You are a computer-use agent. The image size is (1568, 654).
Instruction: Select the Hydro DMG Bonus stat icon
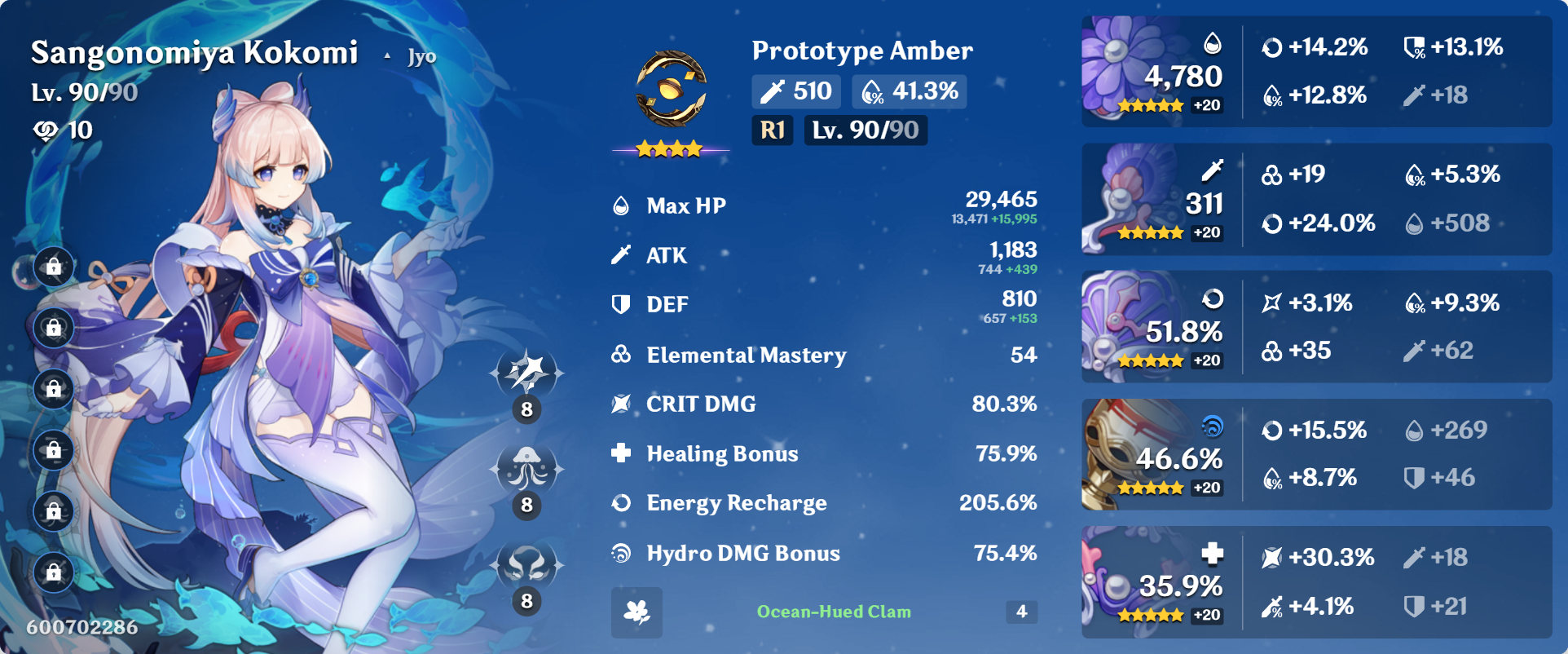623,553
